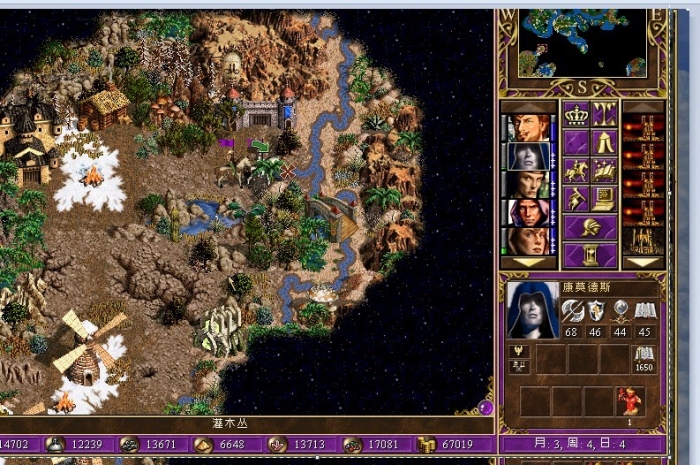The width and height of the screenshot is (700, 465).
Task: Activate the move hero horseman button
Action: coord(574,171)
